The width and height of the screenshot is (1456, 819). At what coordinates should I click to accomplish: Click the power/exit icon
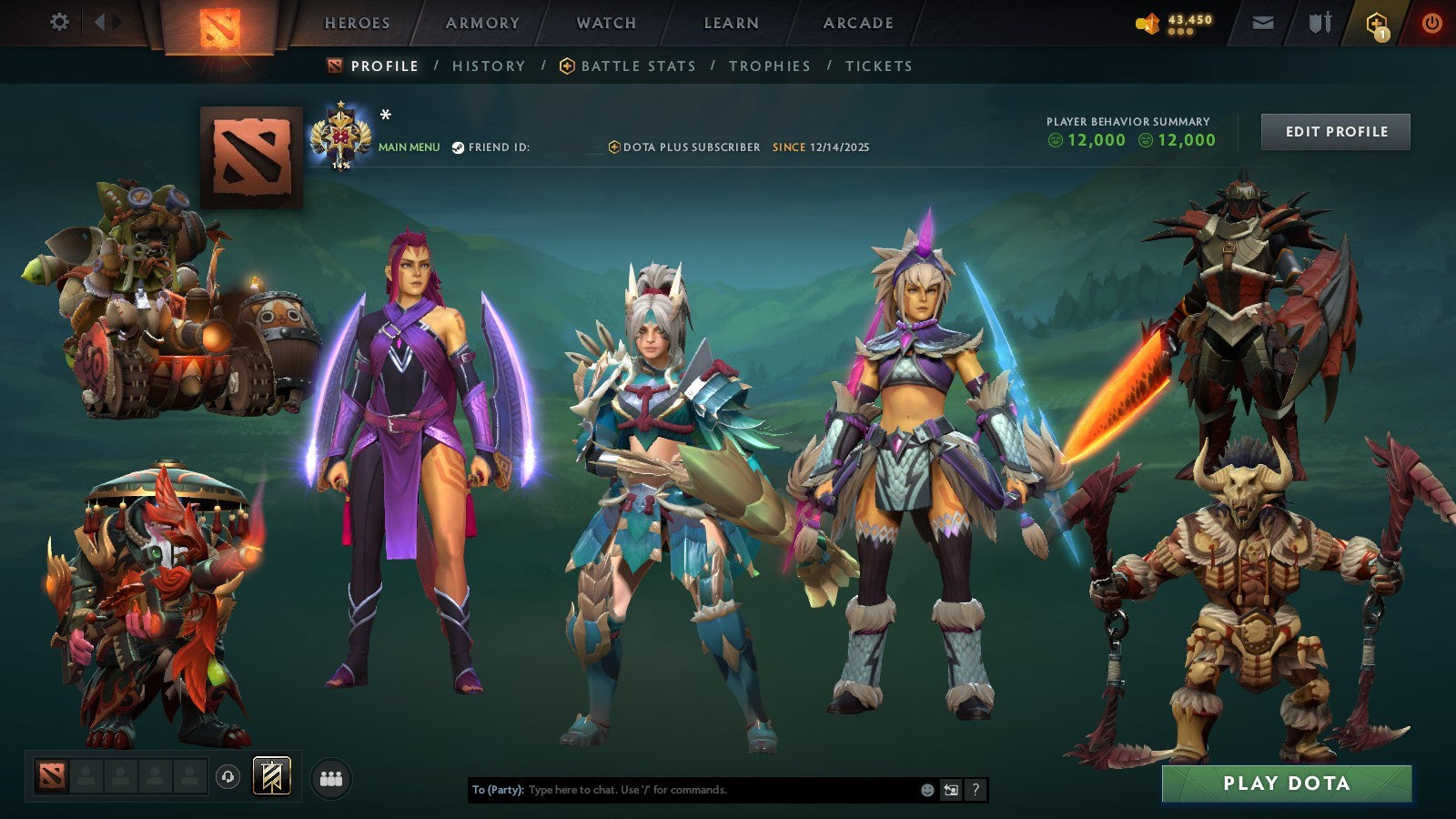(x=1430, y=24)
